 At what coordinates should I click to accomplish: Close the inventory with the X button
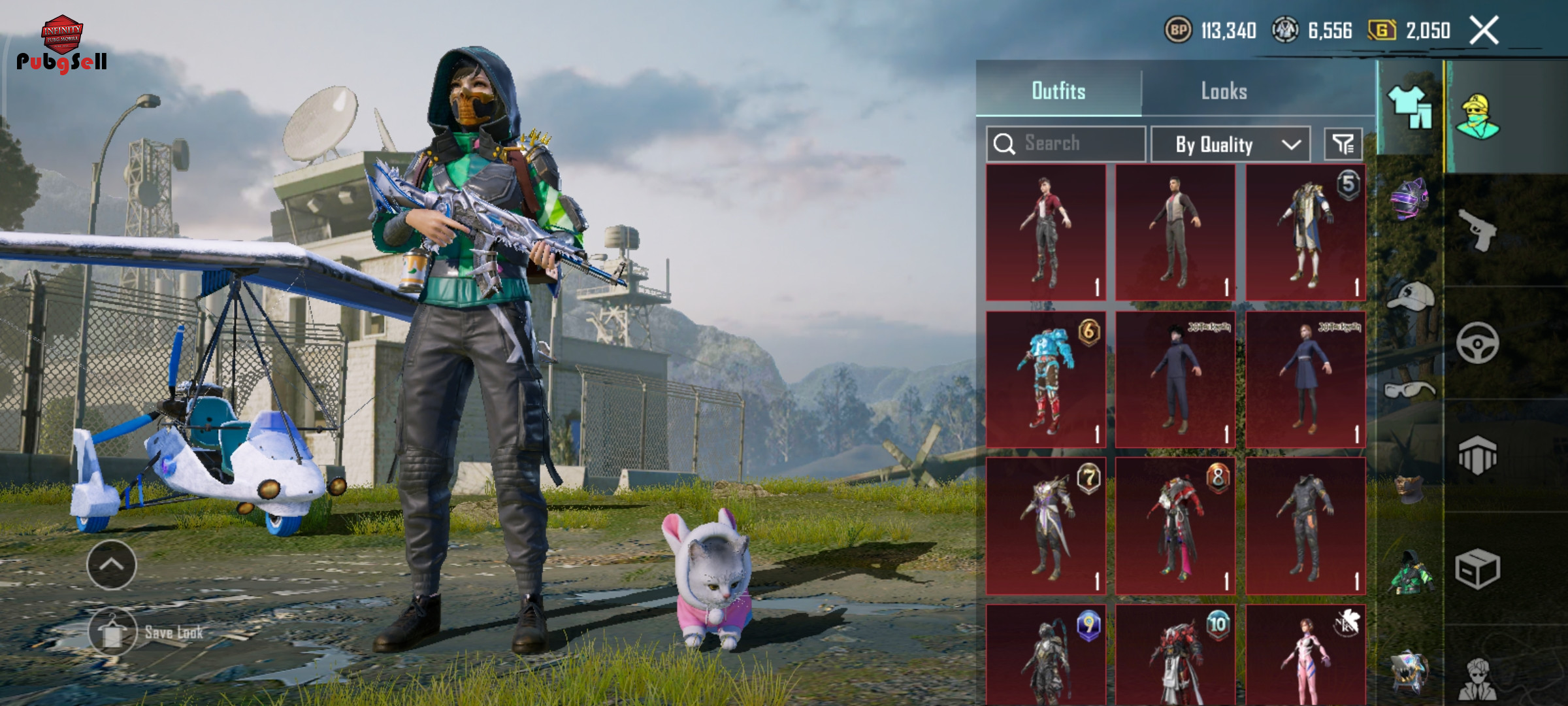pyautogui.click(x=1484, y=31)
